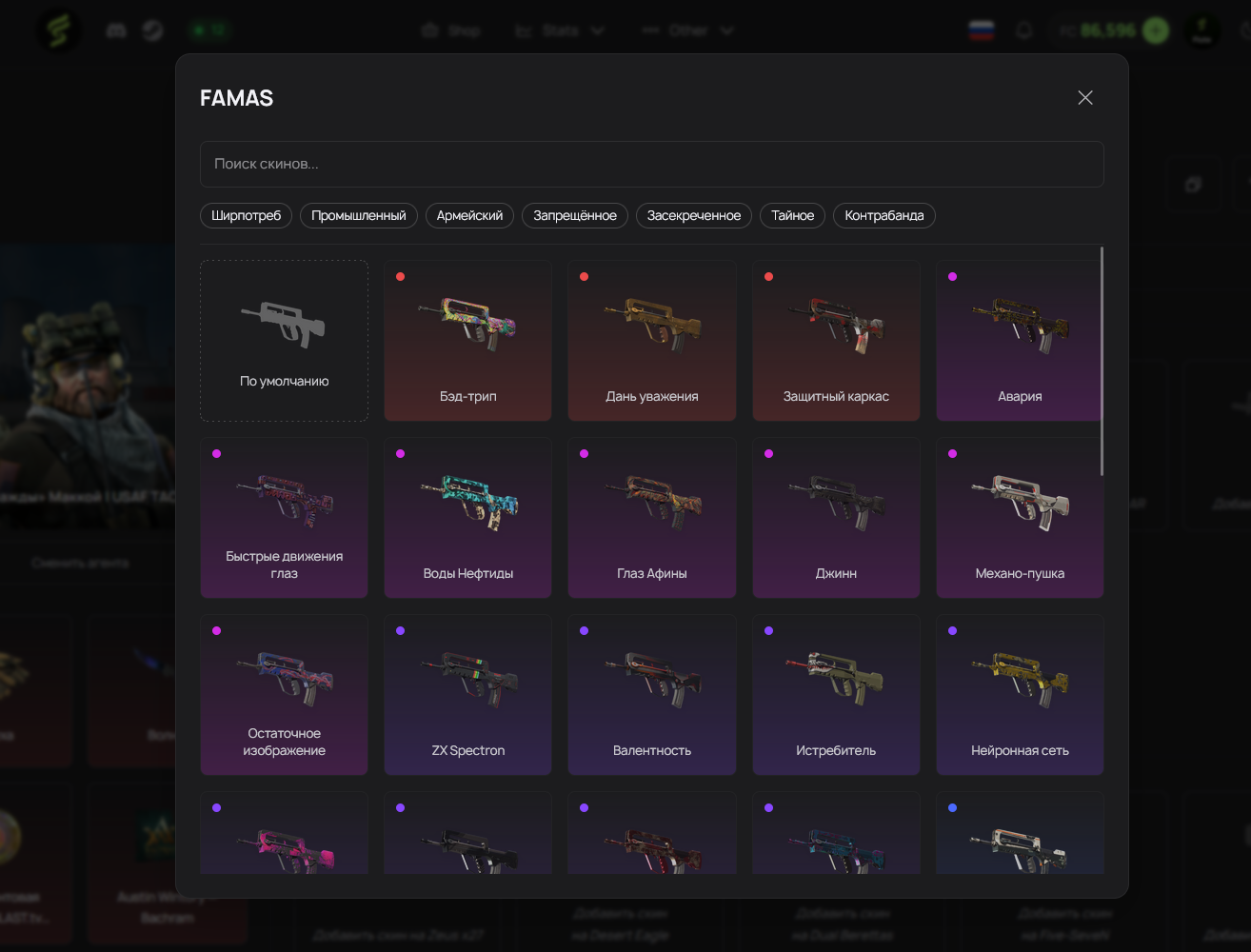
Task: Open the Shop section in the top bar
Action: [x=451, y=30]
